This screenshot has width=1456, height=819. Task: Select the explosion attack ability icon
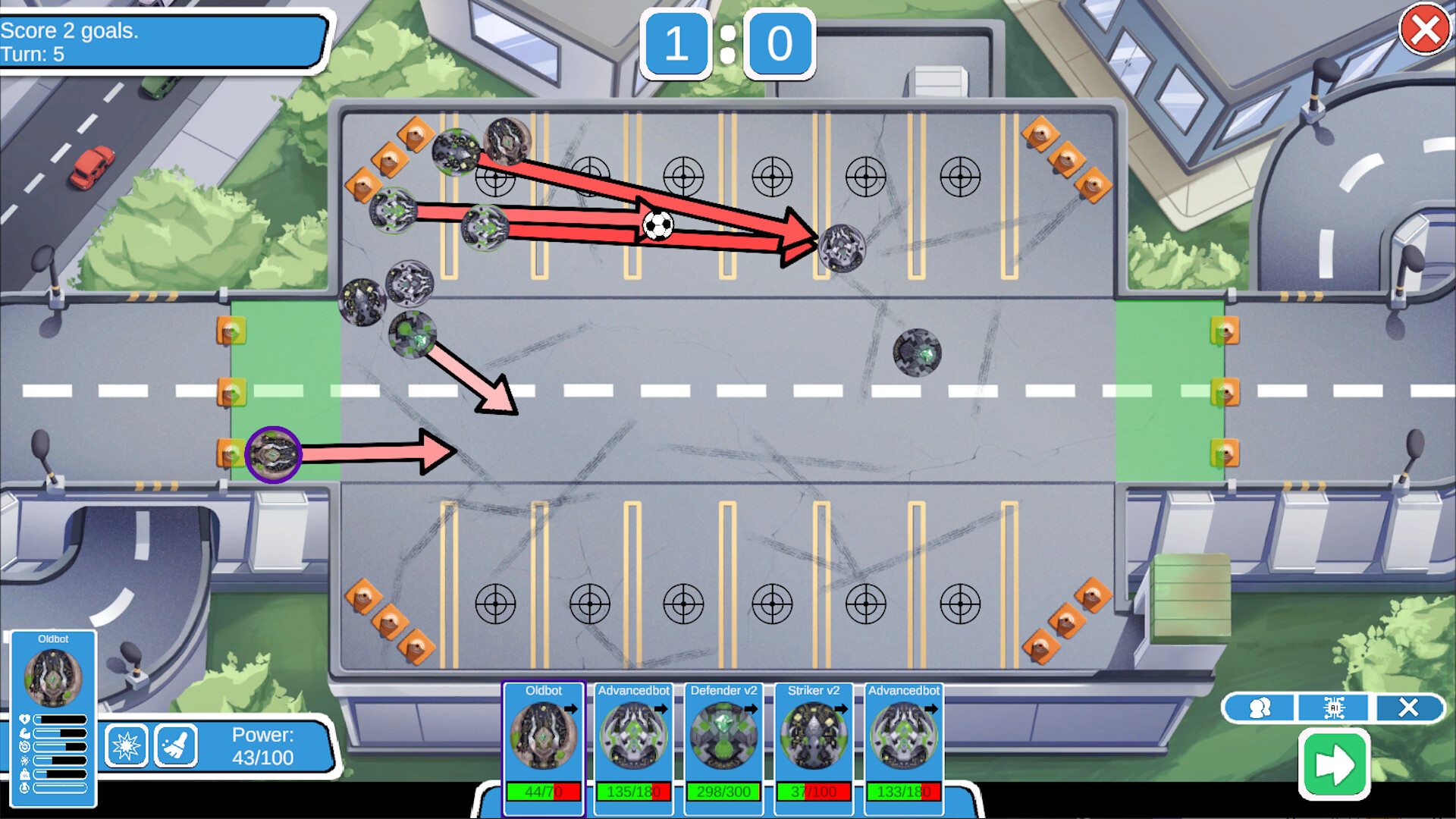click(x=127, y=746)
